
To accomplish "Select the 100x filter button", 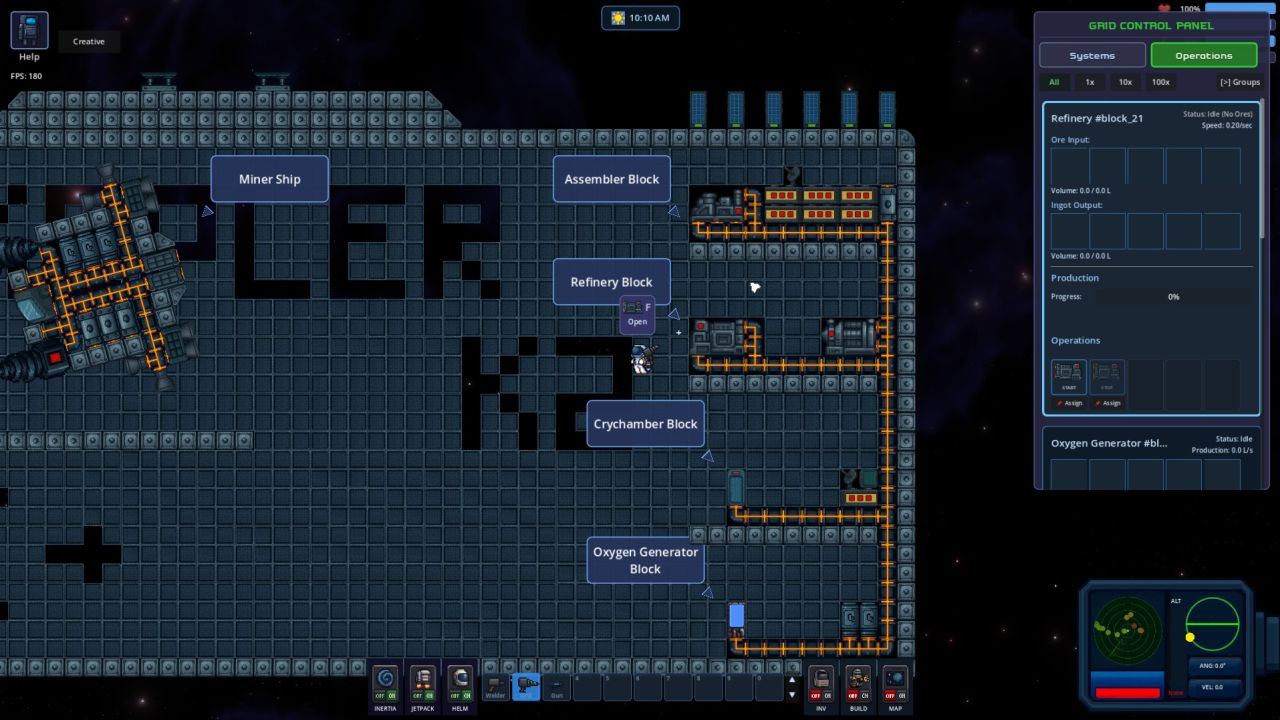I will coord(1160,82).
